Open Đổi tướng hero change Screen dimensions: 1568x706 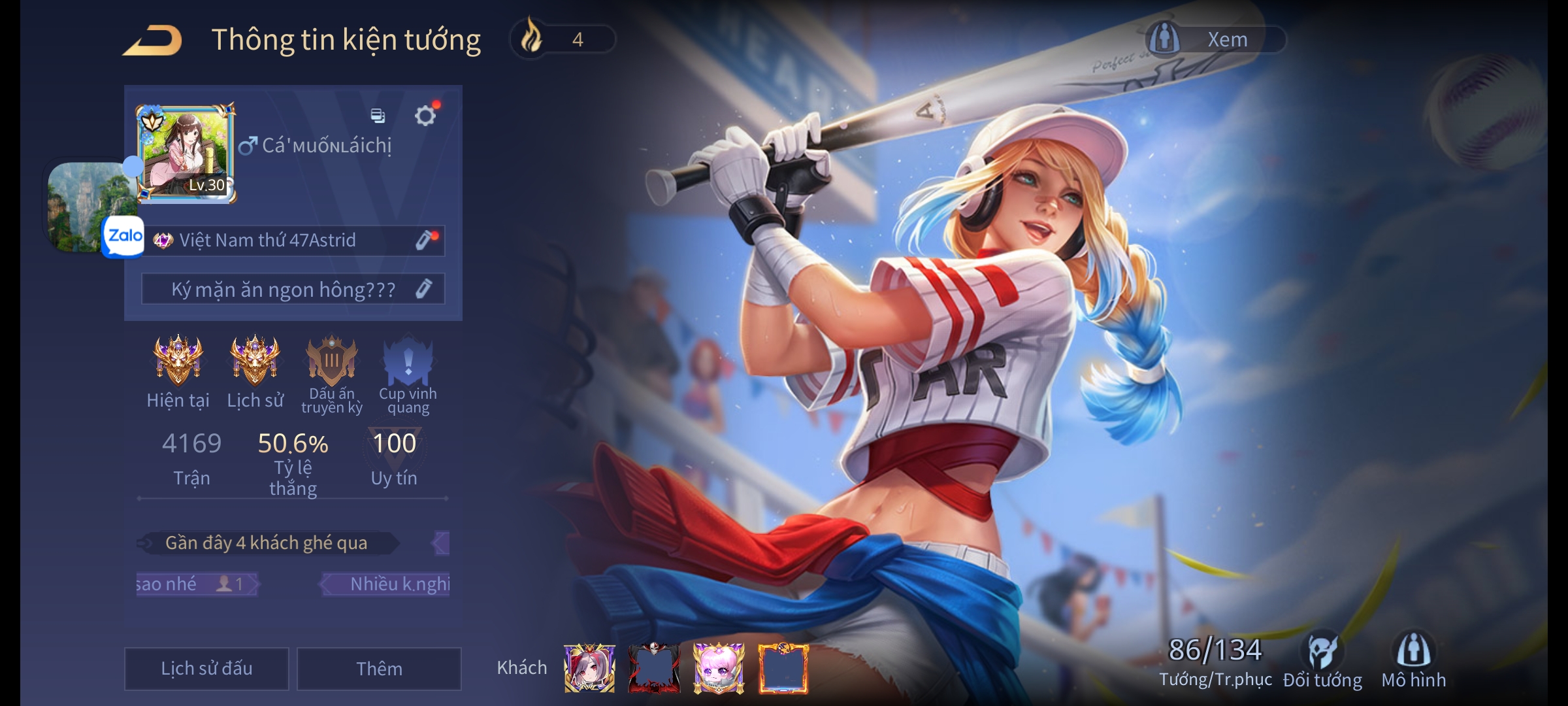(x=1322, y=660)
